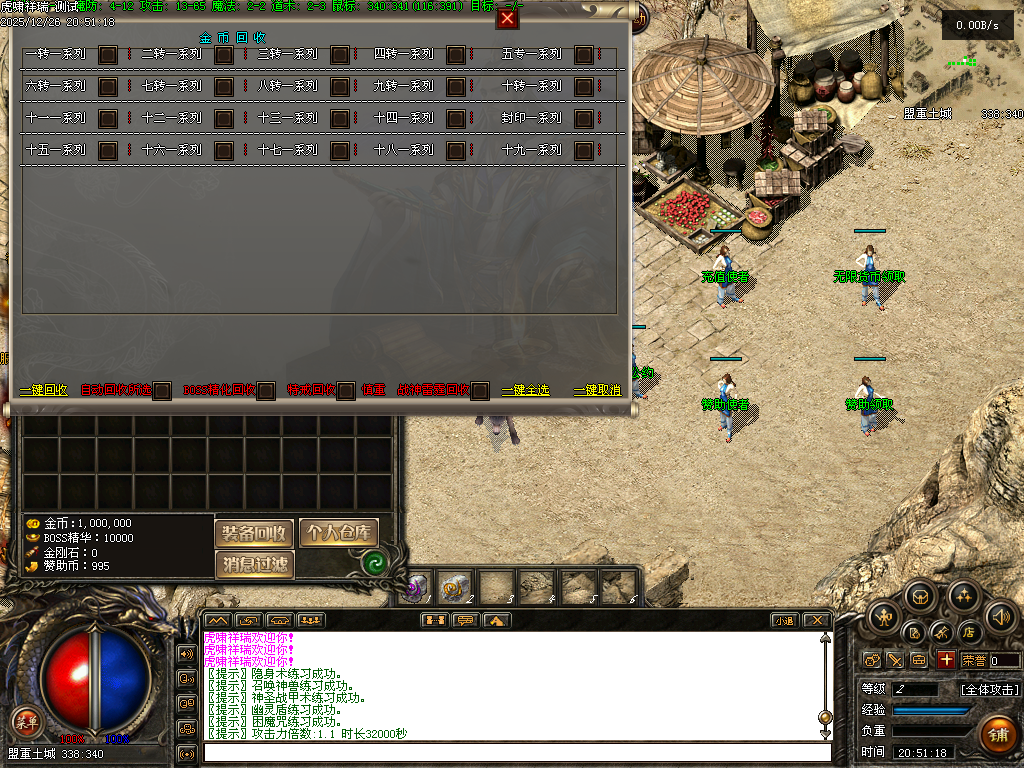This screenshot has width=1024, height=768.
Task: Check the 封印一系列 checkbox
Action: [584, 119]
